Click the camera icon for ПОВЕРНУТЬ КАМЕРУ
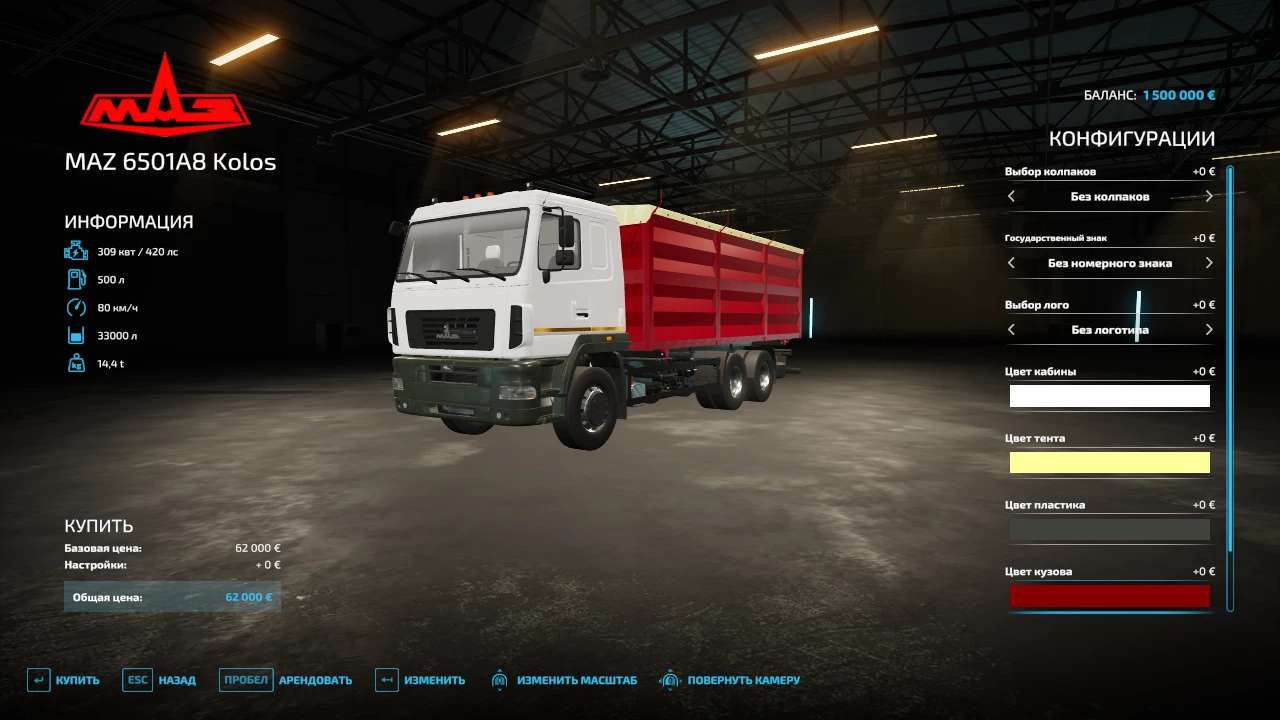The height and width of the screenshot is (720, 1280). point(669,679)
